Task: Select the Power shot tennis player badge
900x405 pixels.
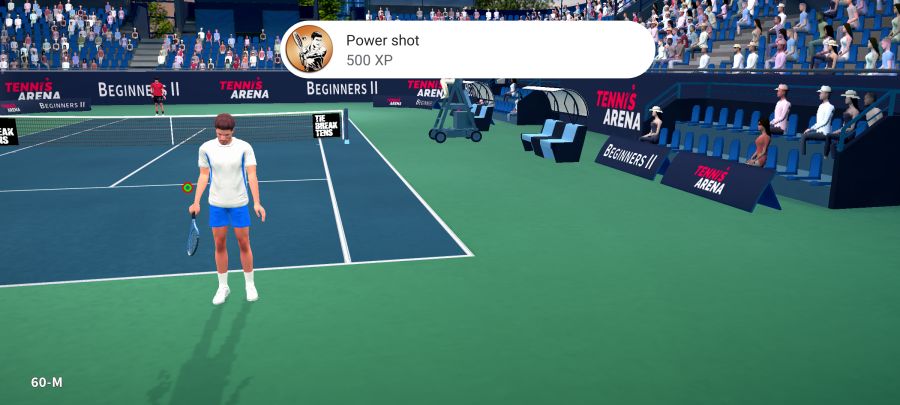Action: (309, 49)
